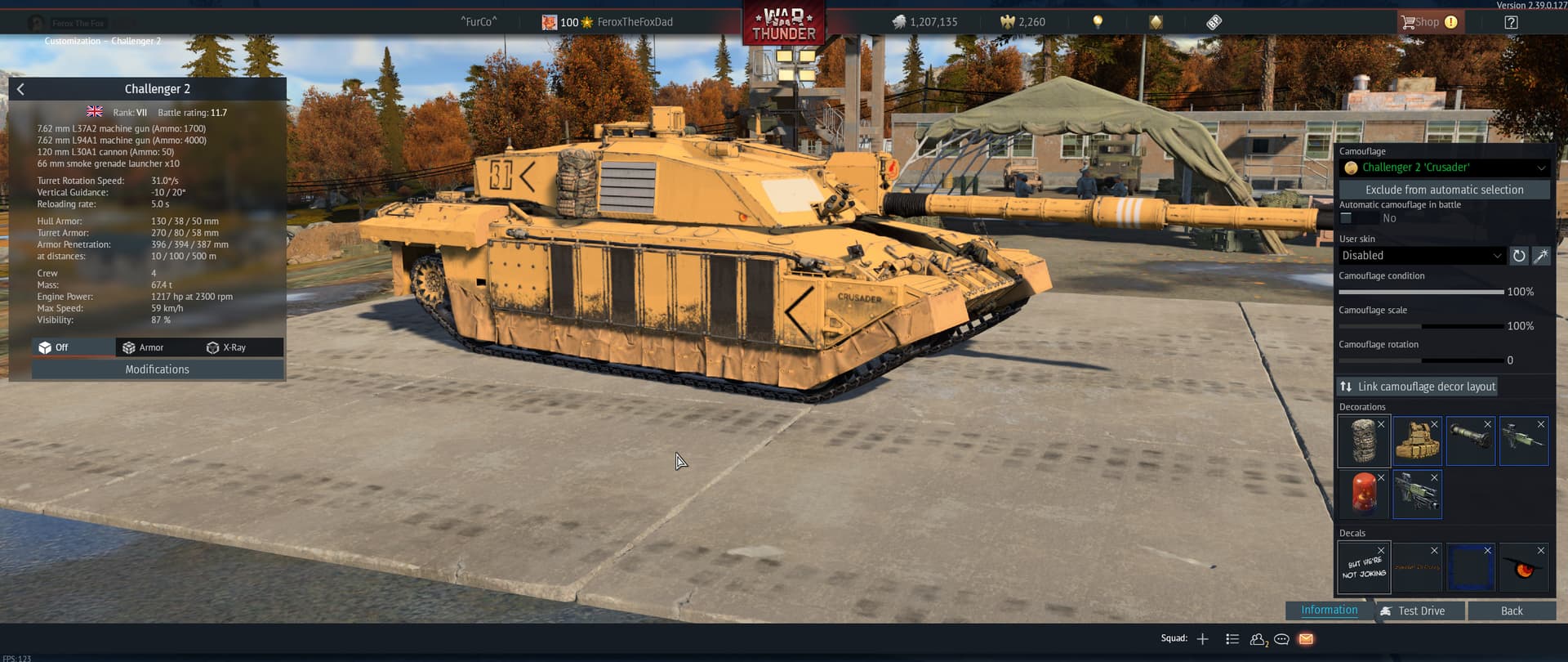Click Link camouflage decor layout

1418,386
